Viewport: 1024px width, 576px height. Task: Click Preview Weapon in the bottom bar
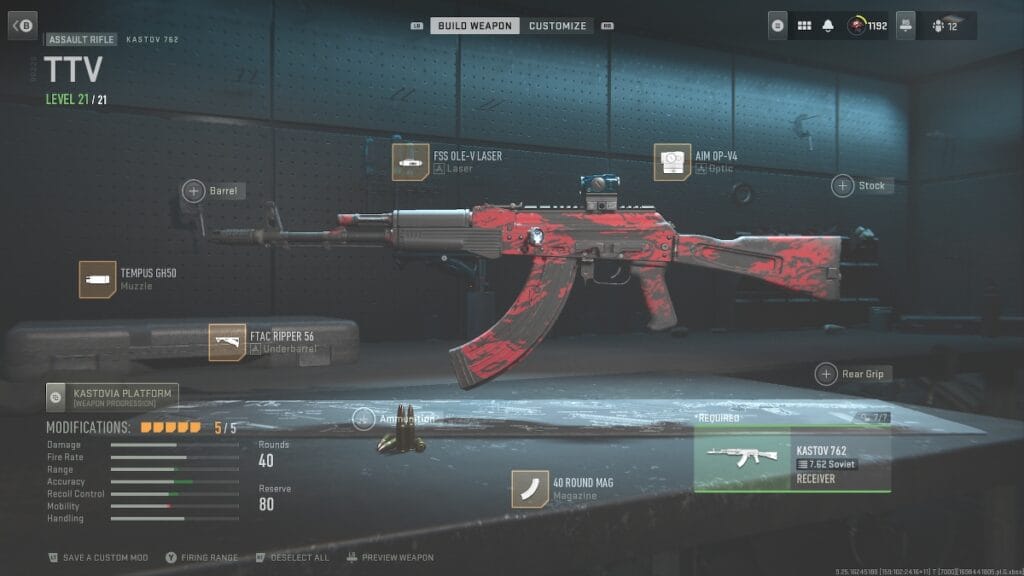click(x=390, y=557)
